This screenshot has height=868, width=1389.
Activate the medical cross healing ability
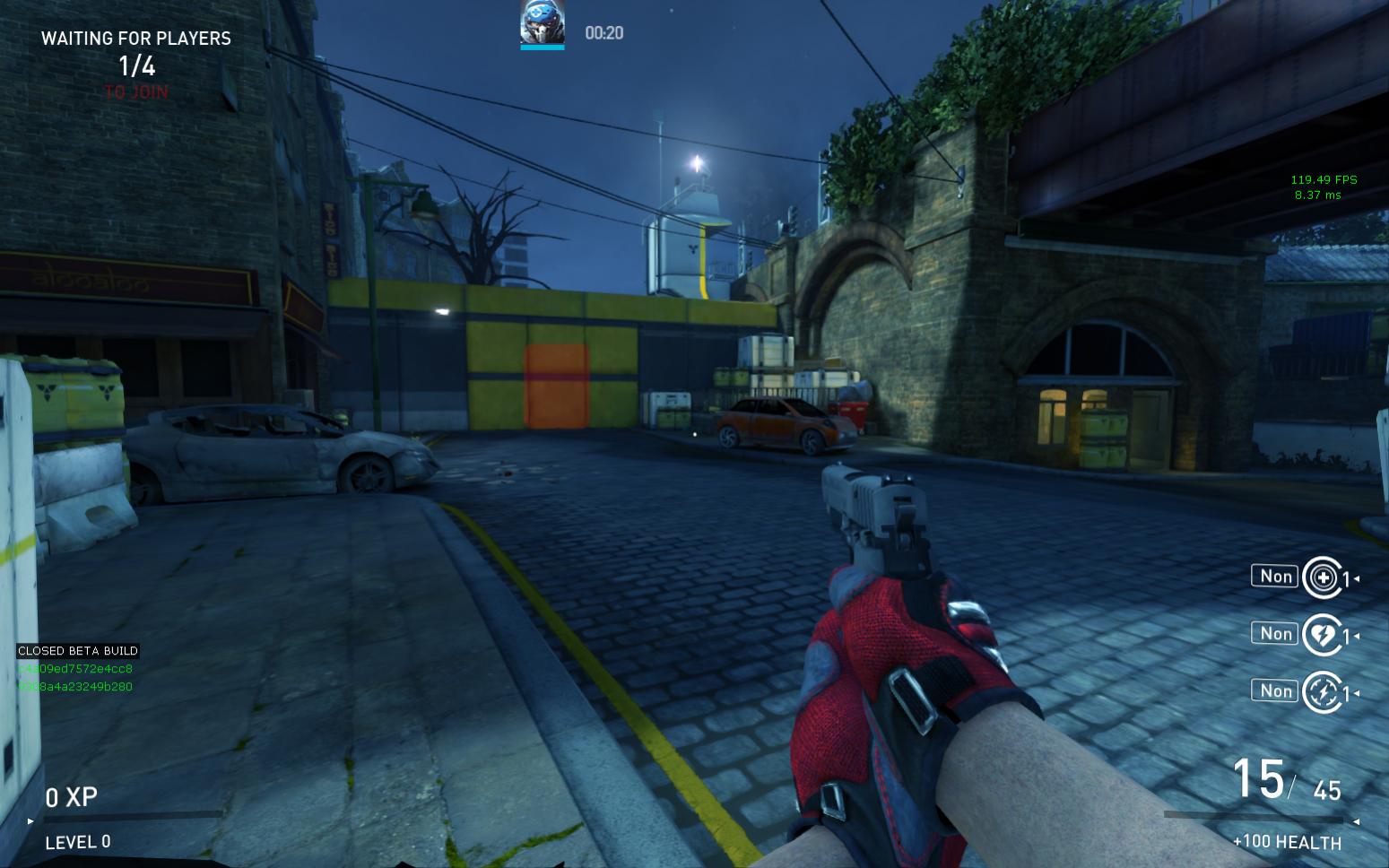coord(1322,577)
